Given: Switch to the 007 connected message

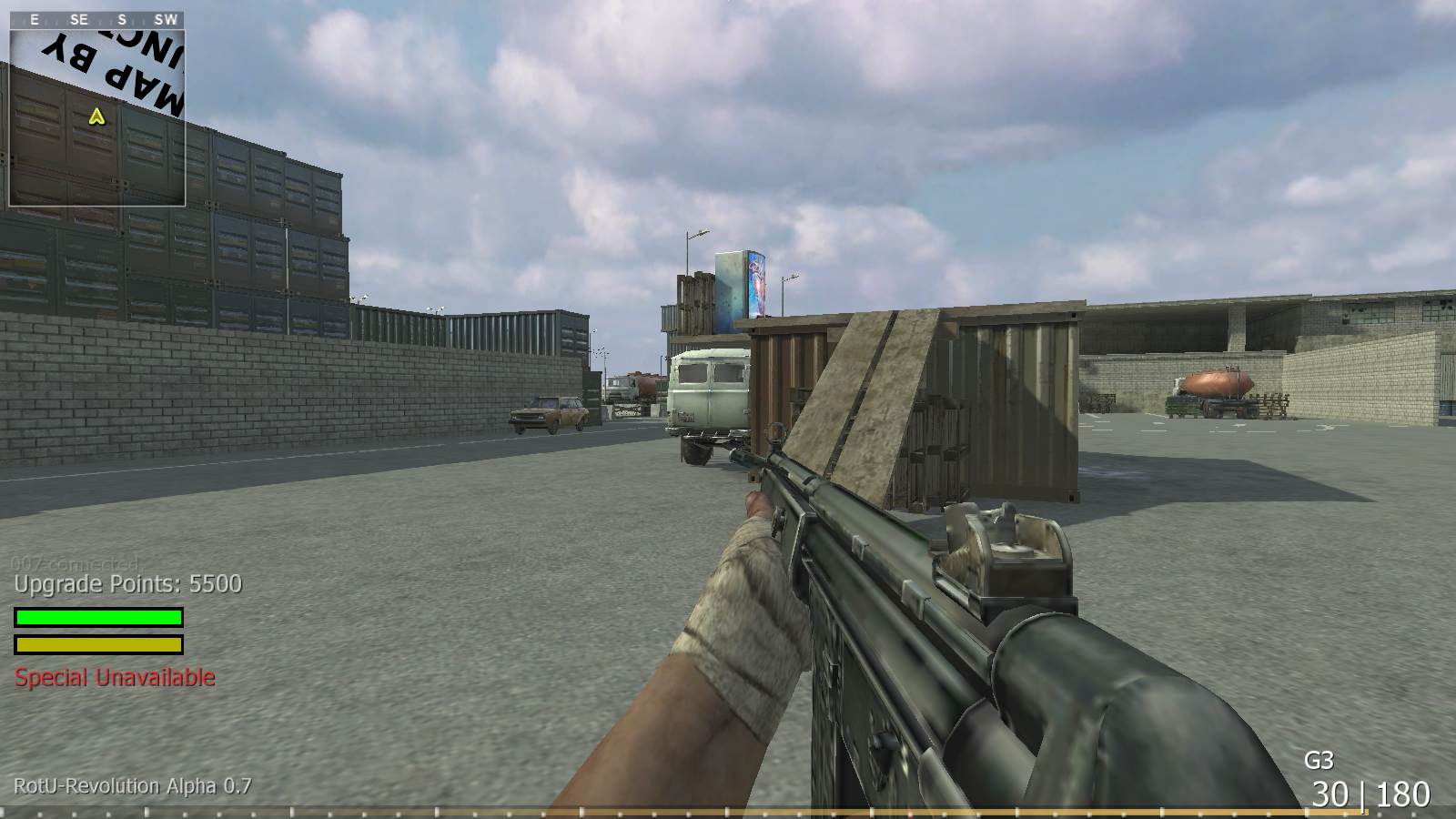Looking at the screenshot, I should click(75, 561).
